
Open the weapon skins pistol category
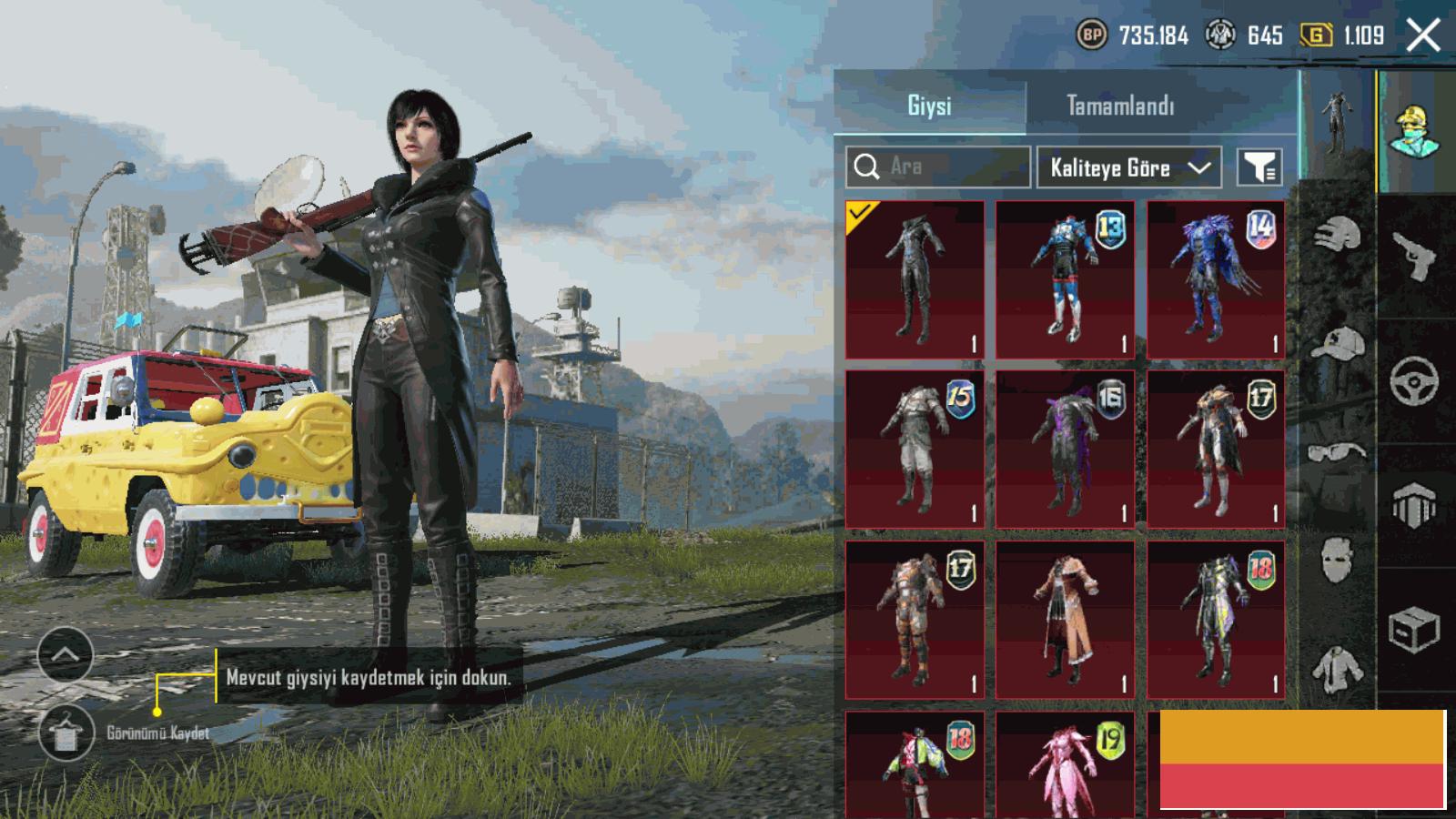(1416, 257)
